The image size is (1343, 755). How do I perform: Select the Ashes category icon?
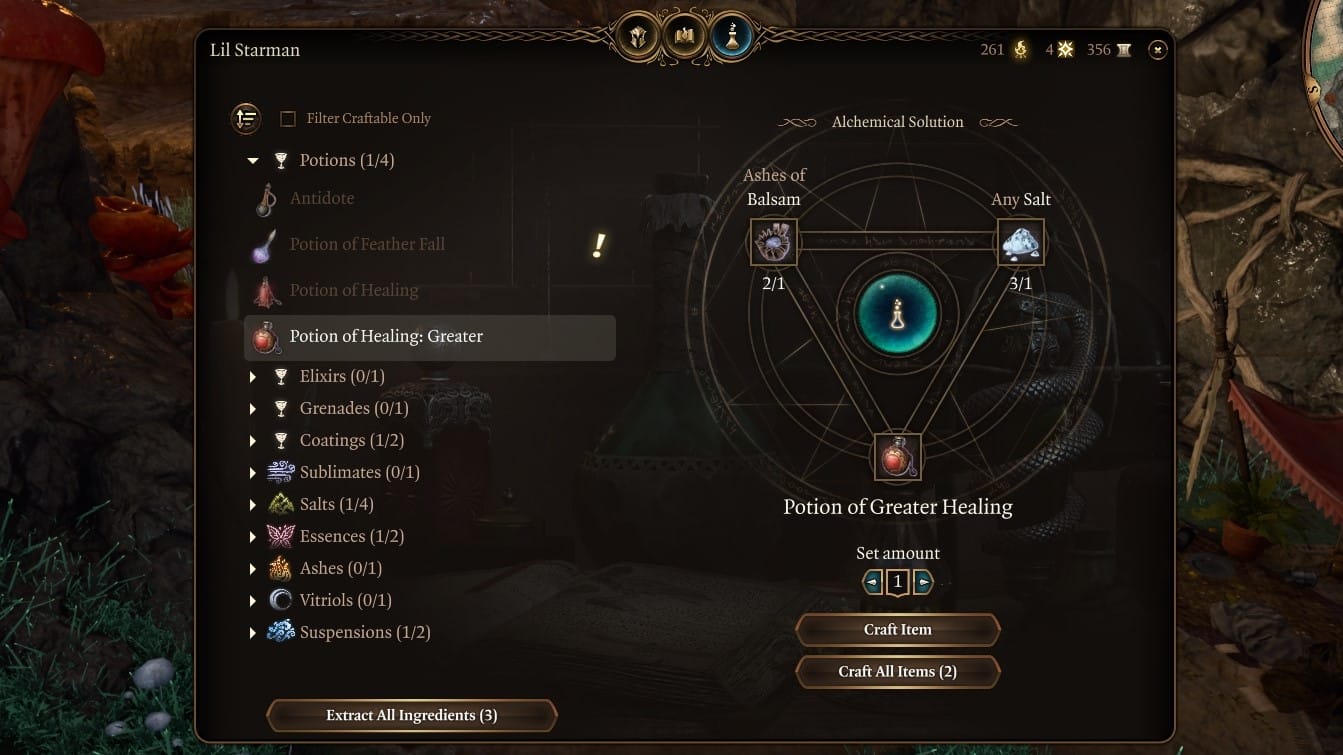(280, 567)
